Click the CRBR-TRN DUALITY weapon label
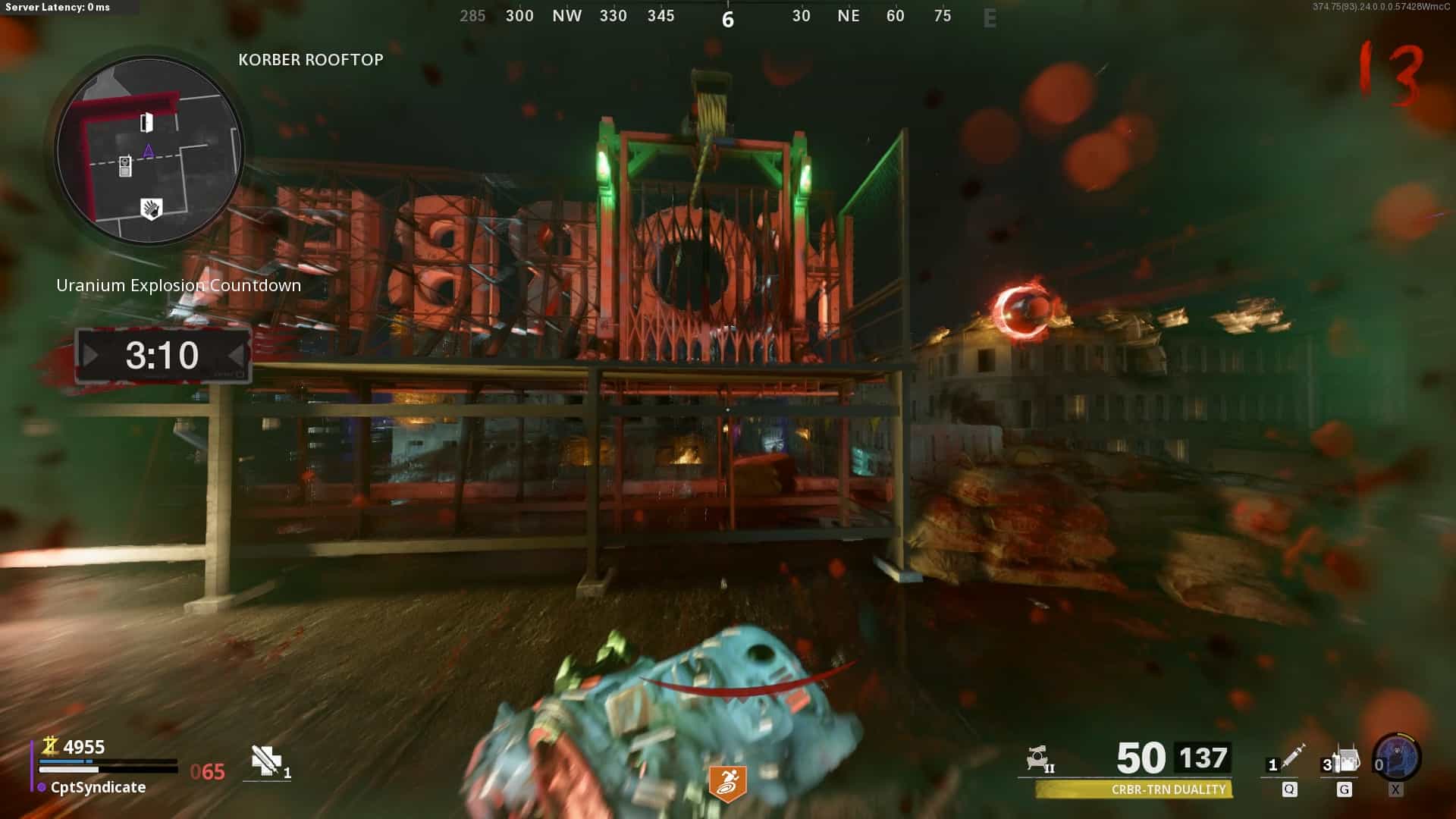Viewport: 1456px width, 819px height. click(1168, 789)
